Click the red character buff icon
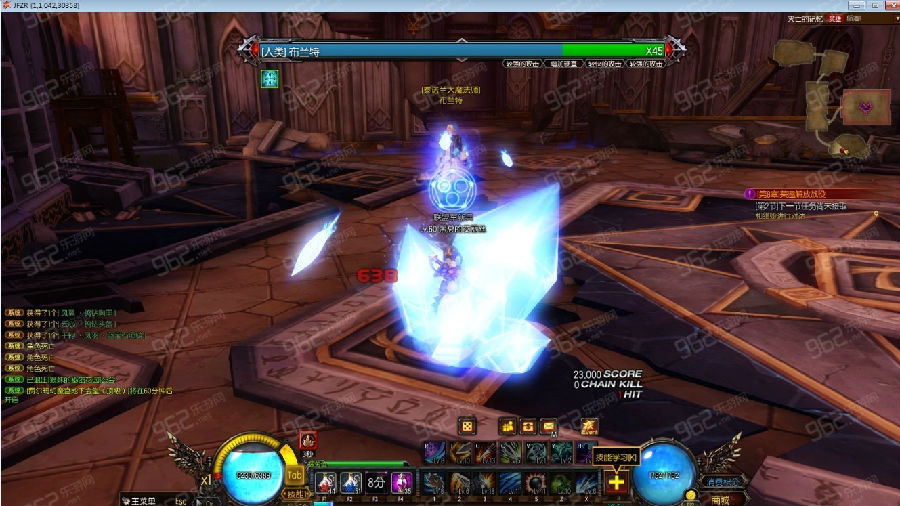This screenshot has width=900, height=506. point(308,439)
